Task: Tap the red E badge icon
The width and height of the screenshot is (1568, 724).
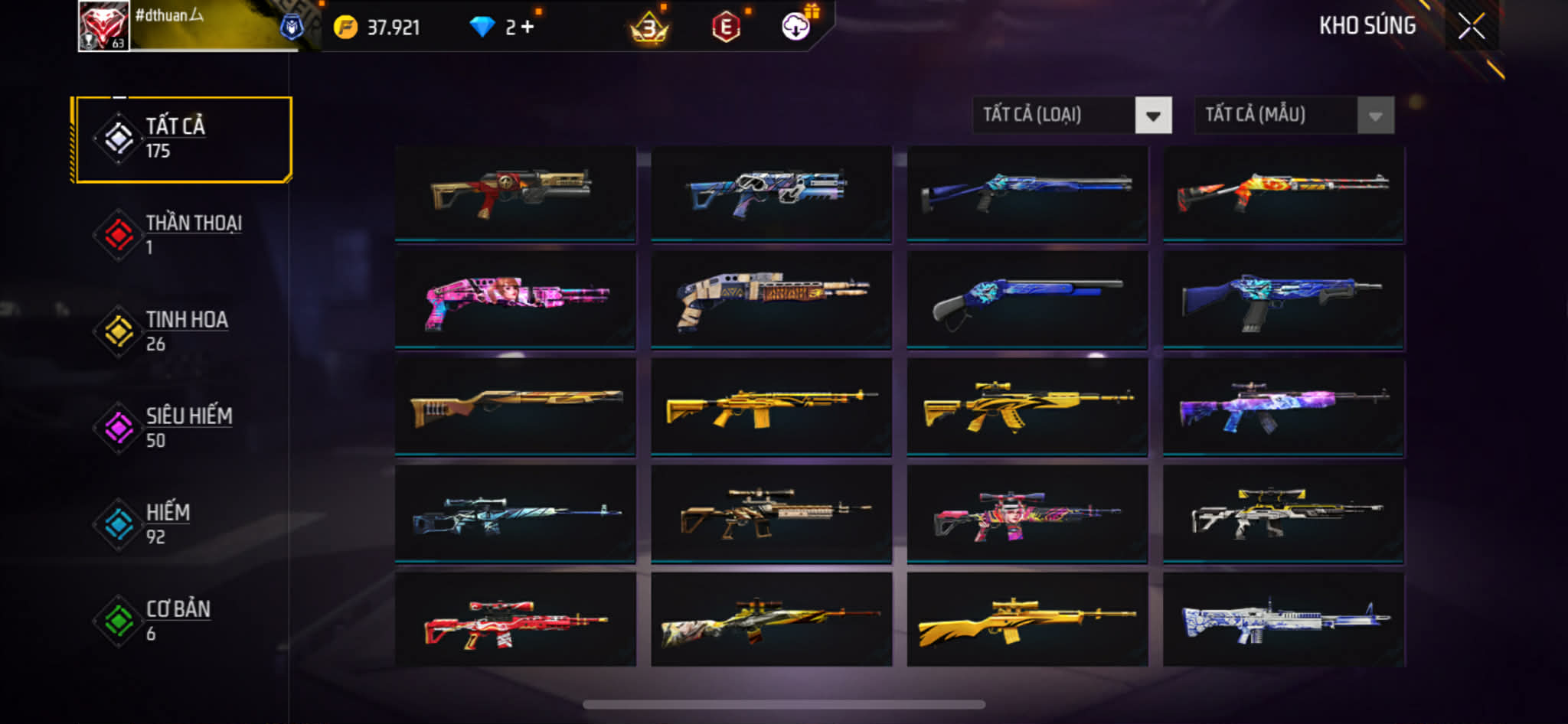Action: click(x=726, y=28)
